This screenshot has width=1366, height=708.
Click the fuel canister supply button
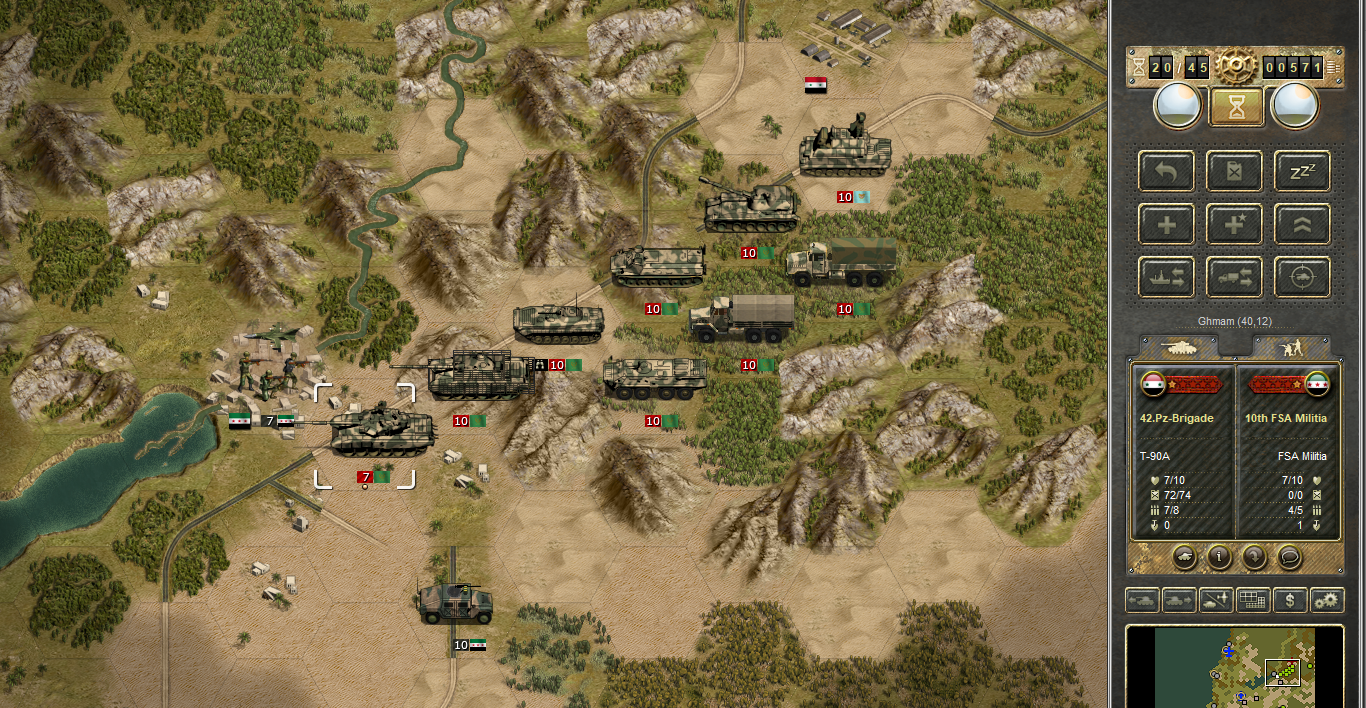(1234, 171)
